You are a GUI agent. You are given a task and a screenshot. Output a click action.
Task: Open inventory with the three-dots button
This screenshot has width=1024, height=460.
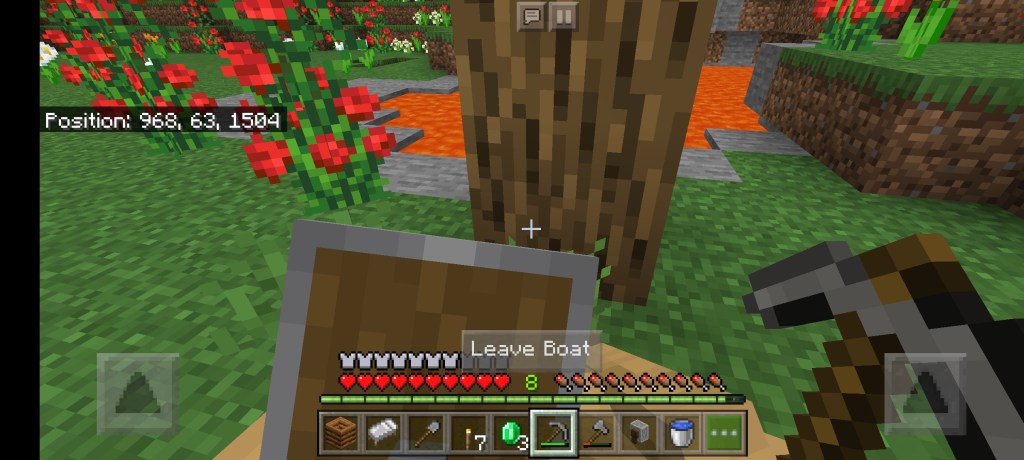coord(725,433)
